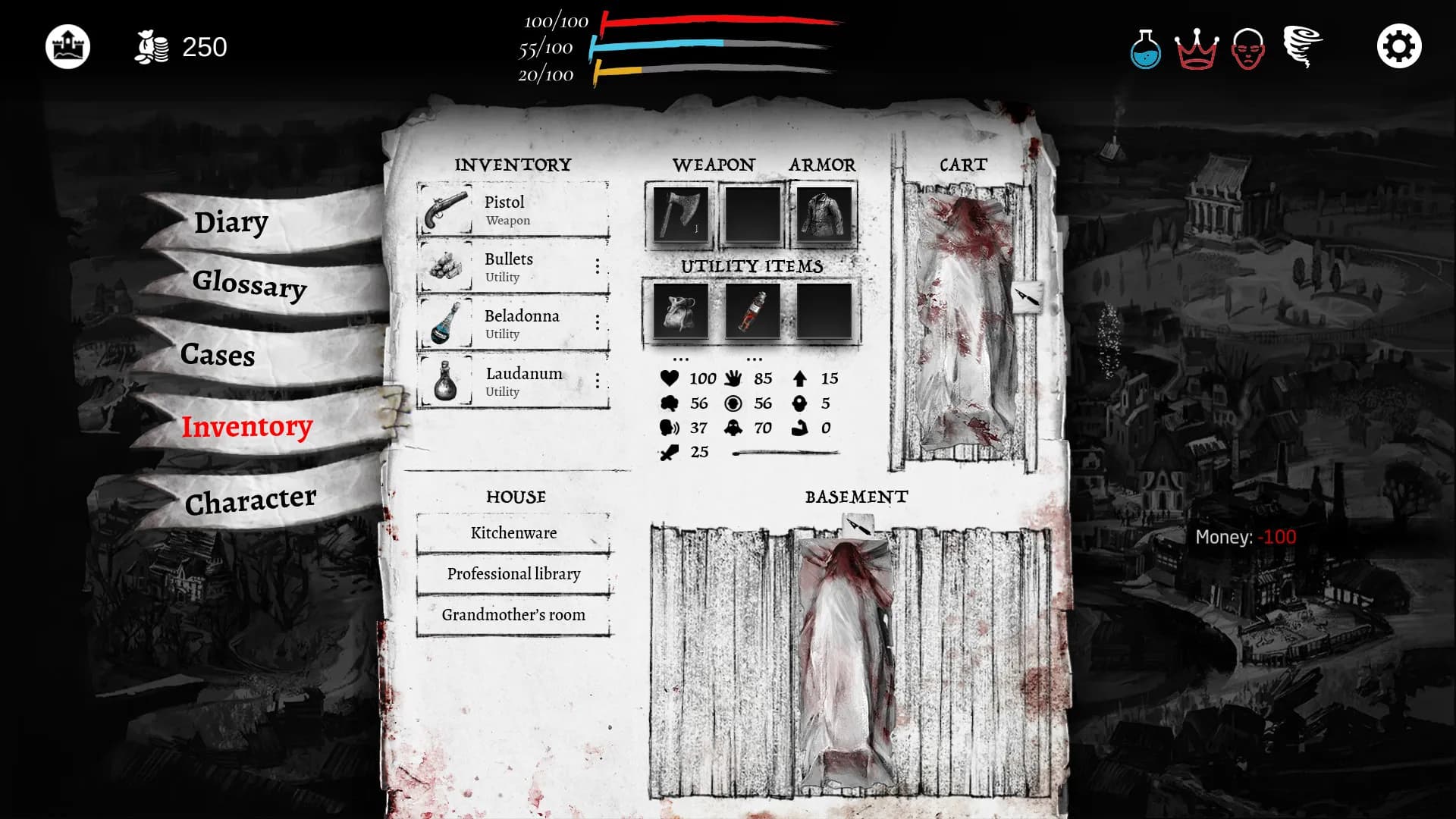
Task: Open the tornado icon
Action: (x=1301, y=47)
